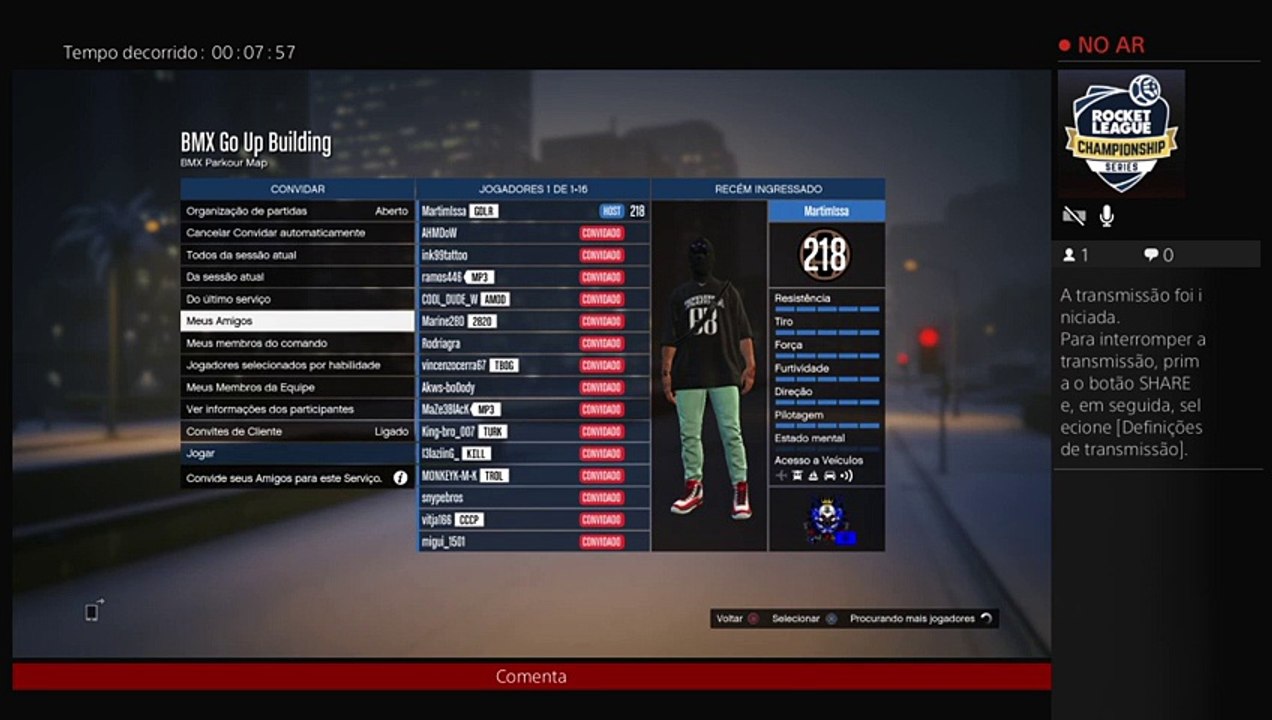This screenshot has height=720, width=1272.
Task: Start the job with Jogar
Action: tap(297, 453)
